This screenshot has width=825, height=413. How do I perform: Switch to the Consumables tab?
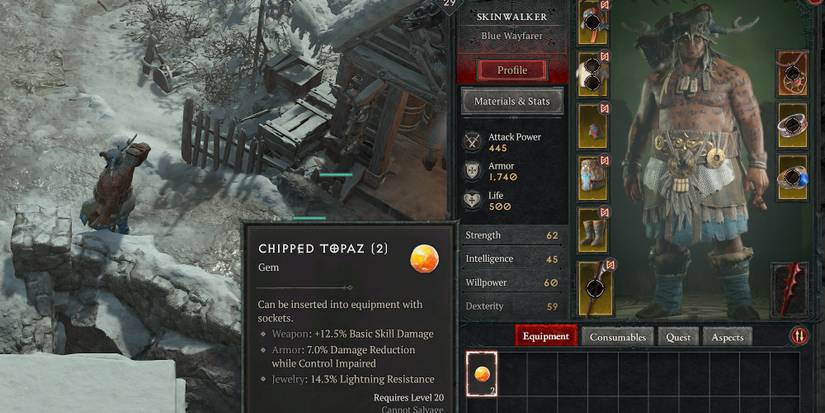(x=617, y=337)
